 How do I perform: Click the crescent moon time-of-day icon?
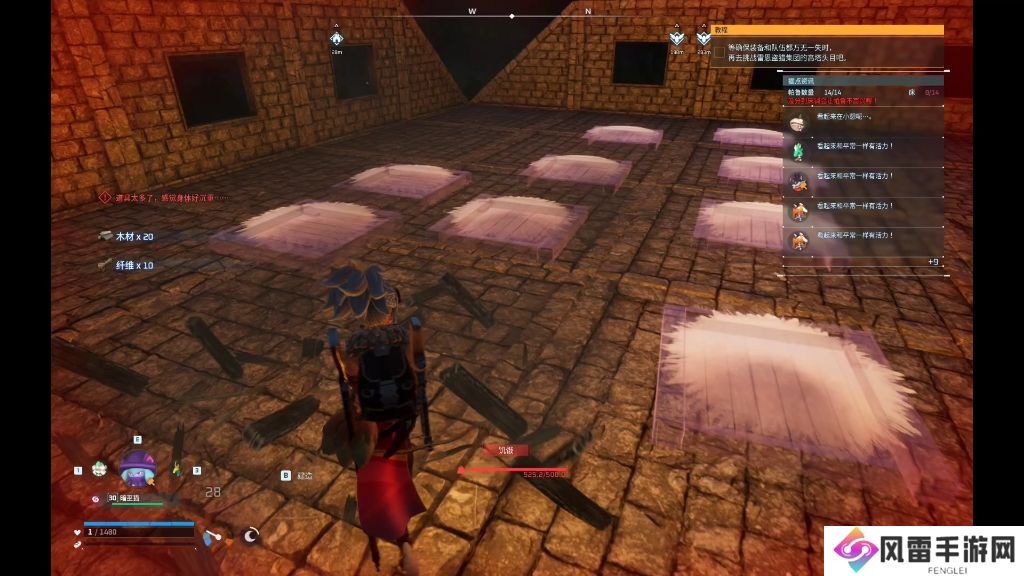coord(251,535)
